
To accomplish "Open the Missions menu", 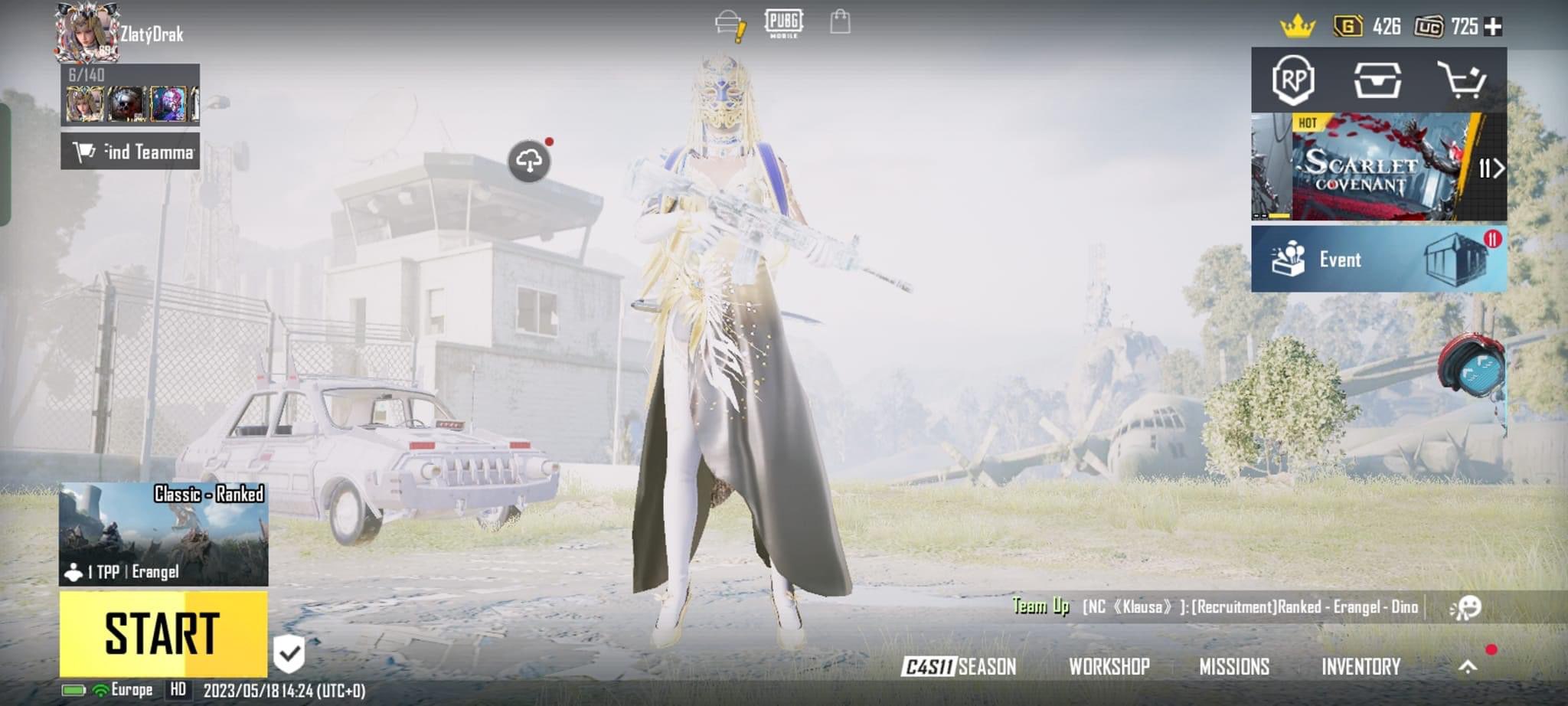I will pyautogui.click(x=1234, y=666).
